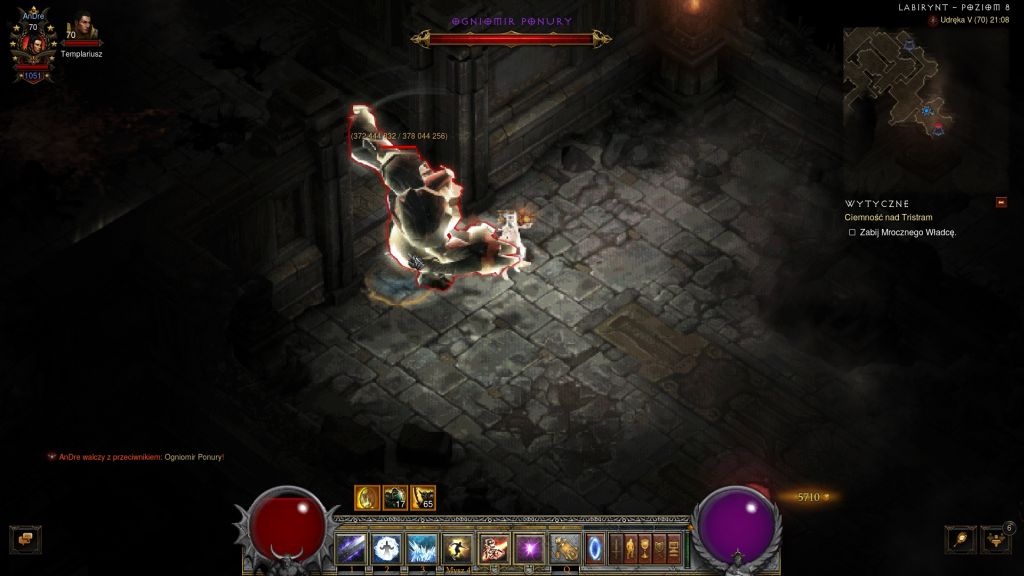The height and width of the screenshot is (576, 1024).
Task: Open the skills menu sword button
Action: click(x=616, y=548)
